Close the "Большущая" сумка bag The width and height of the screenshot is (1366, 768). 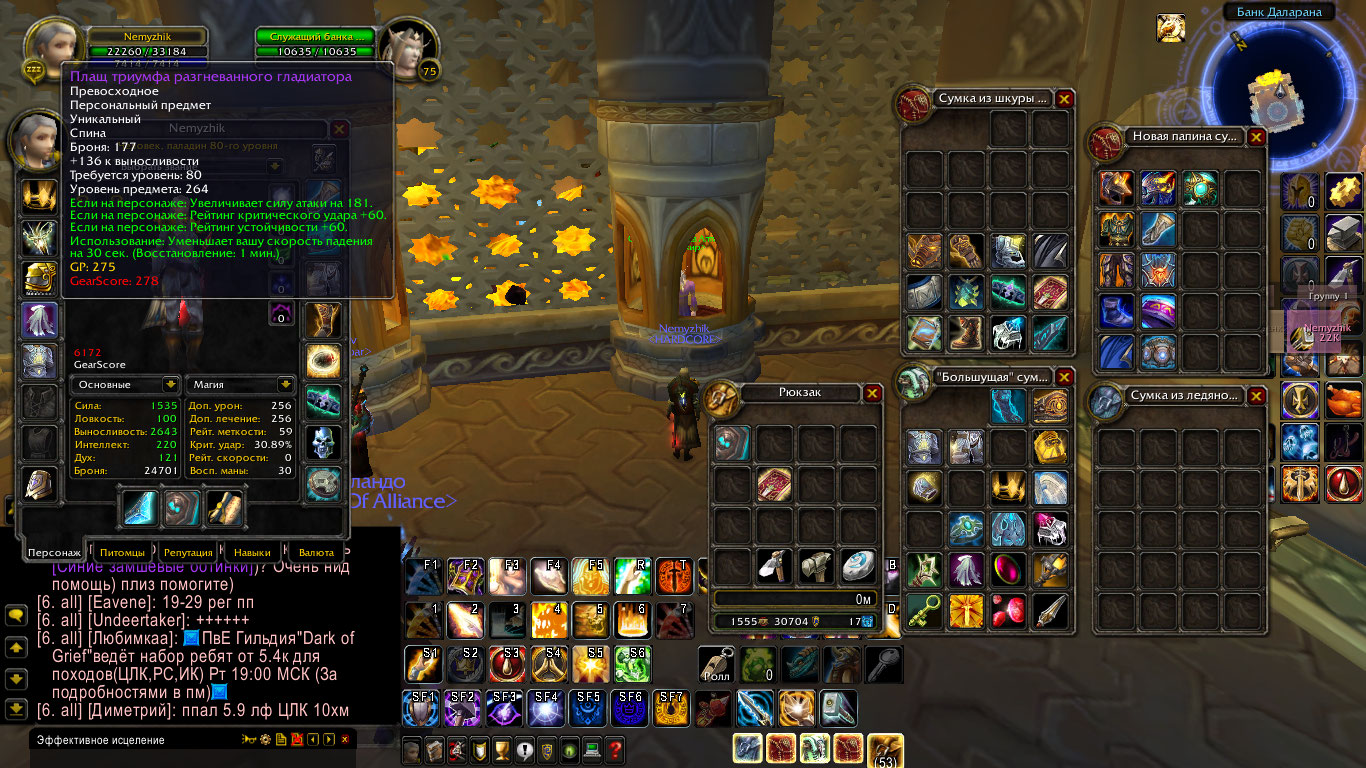tap(1065, 377)
